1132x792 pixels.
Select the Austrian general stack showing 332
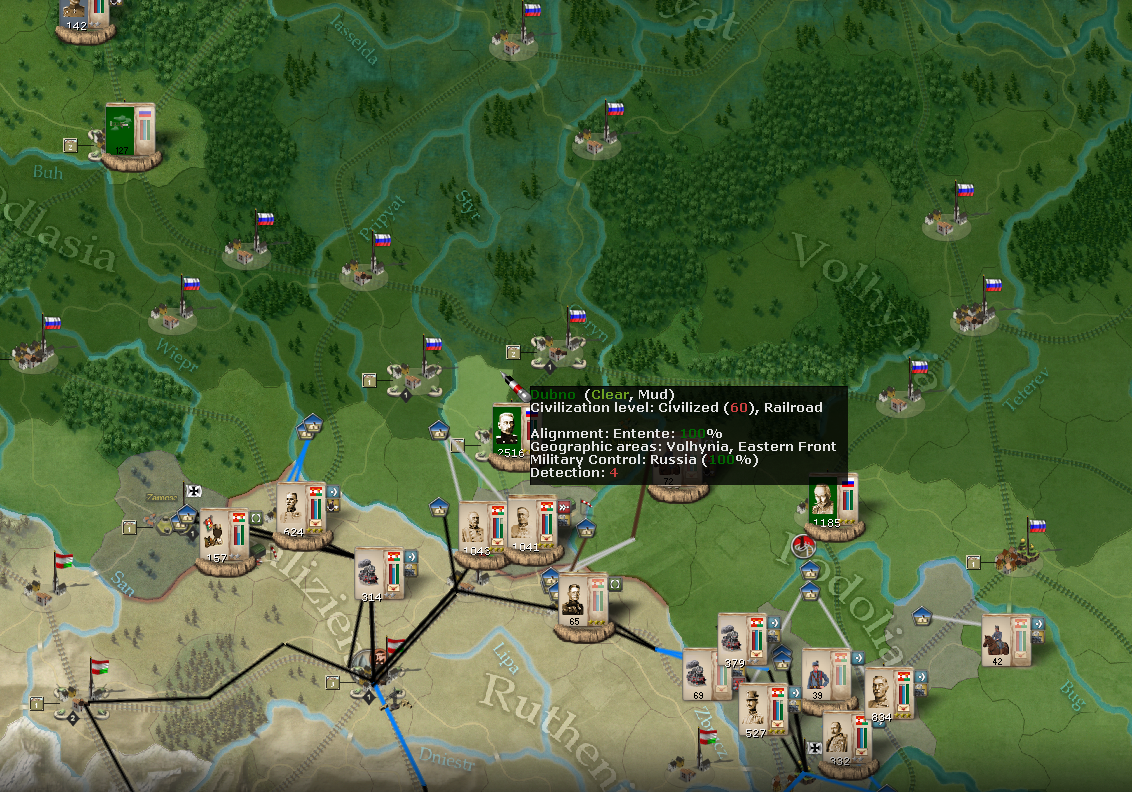[839, 737]
